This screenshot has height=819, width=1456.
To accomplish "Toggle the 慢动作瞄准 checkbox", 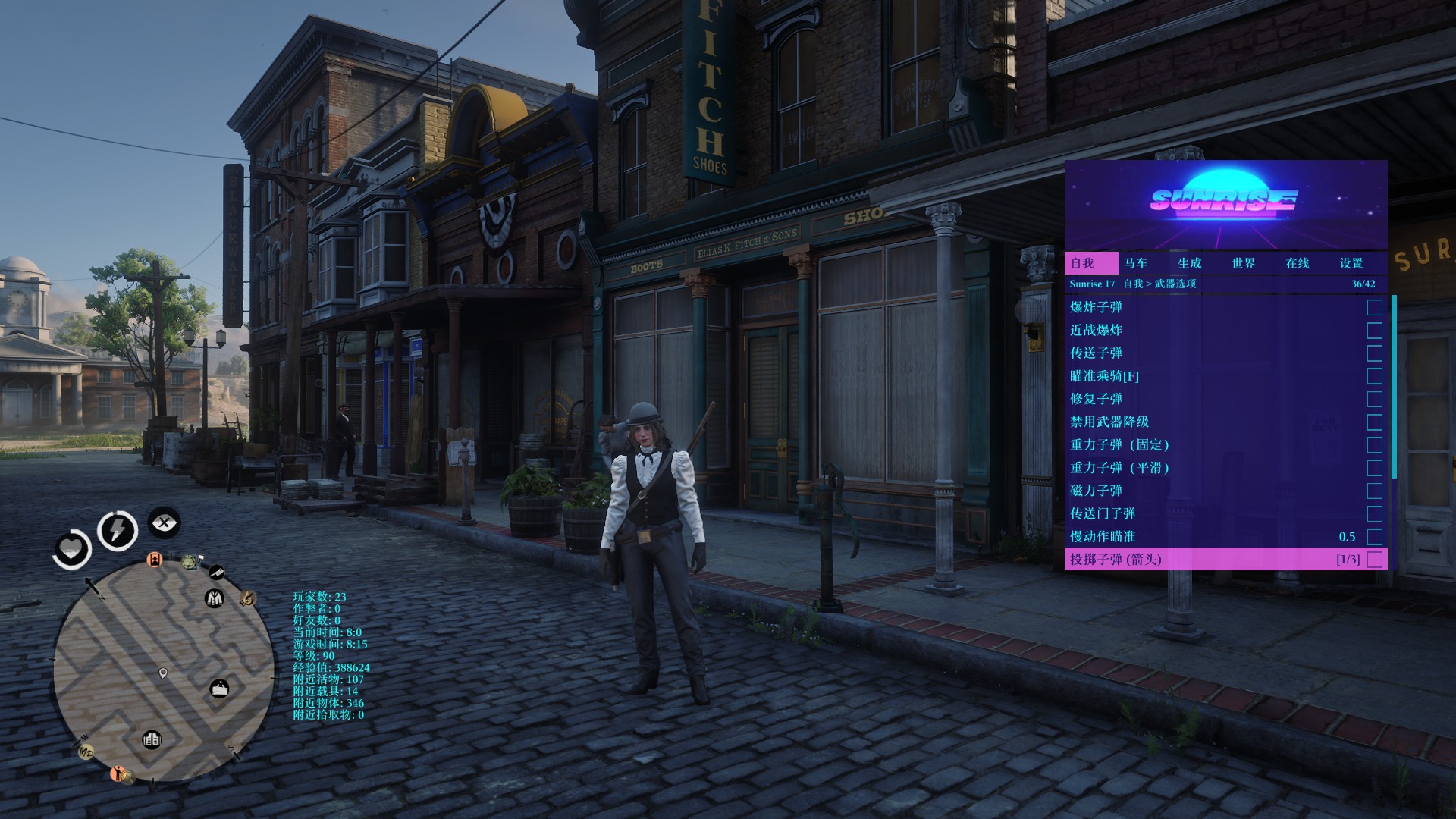I will [1374, 537].
